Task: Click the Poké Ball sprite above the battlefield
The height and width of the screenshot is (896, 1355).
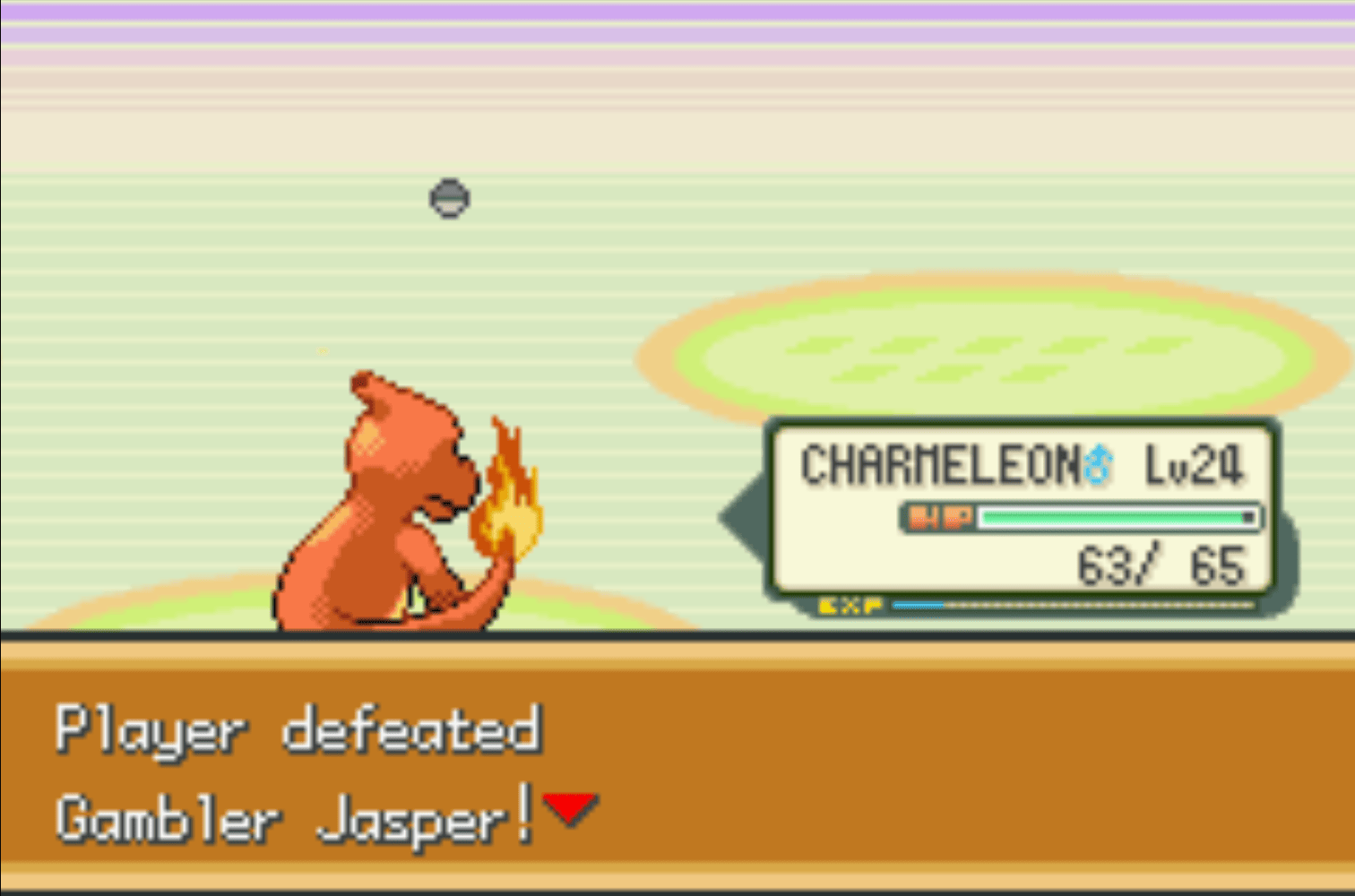Action: (449, 199)
